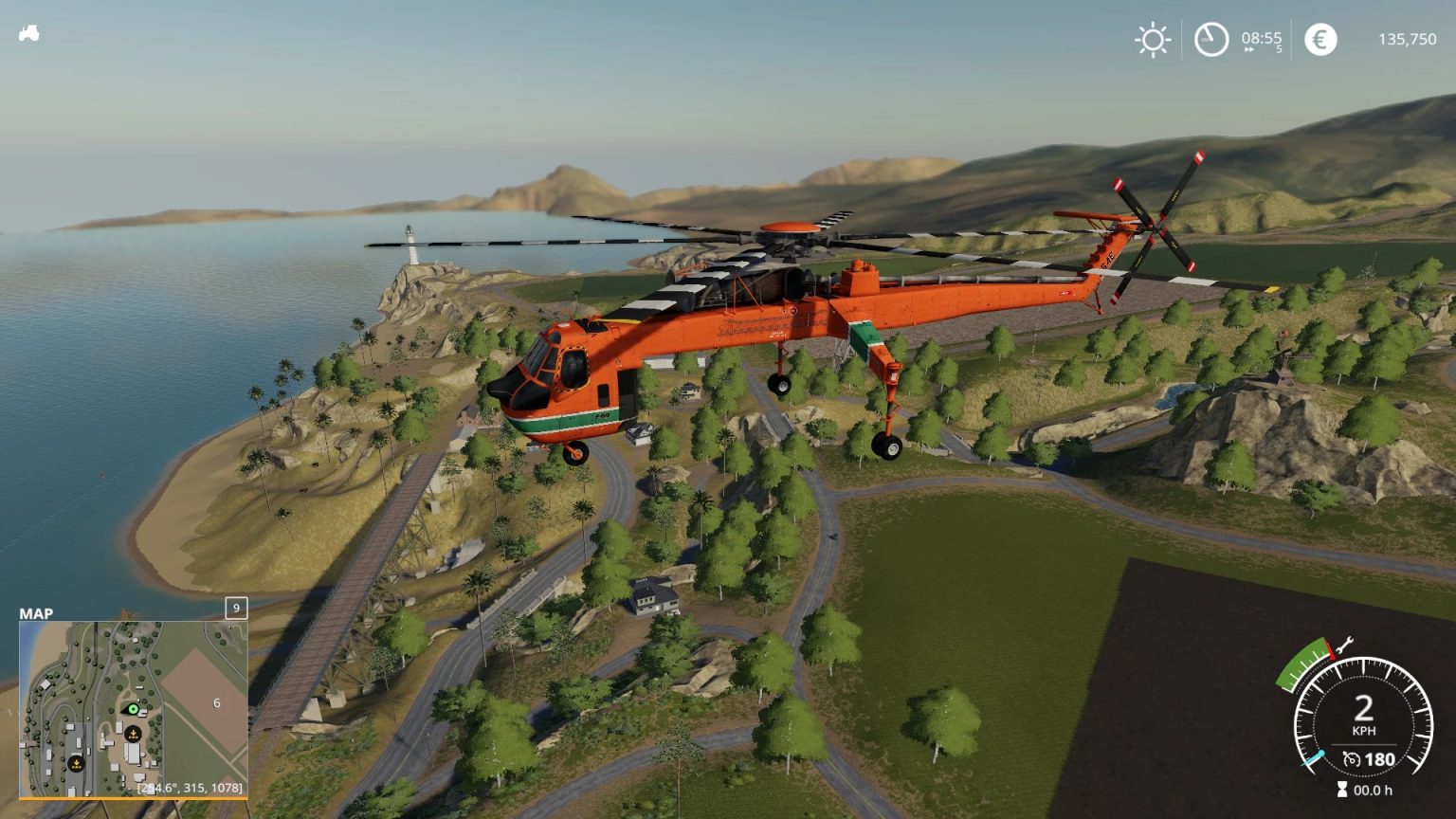The width and height of the screenshot is (1456, 819).
Task: Click the wrench repair icon above the speedometer
Action: coord(1344,645)
